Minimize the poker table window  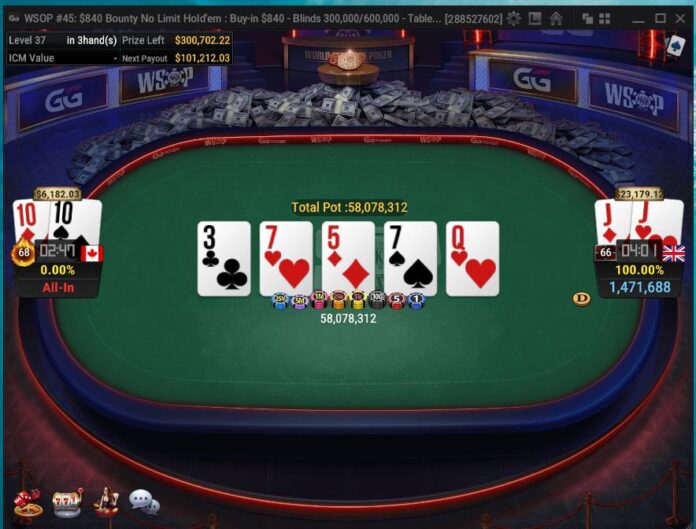(x=637, y=18)
